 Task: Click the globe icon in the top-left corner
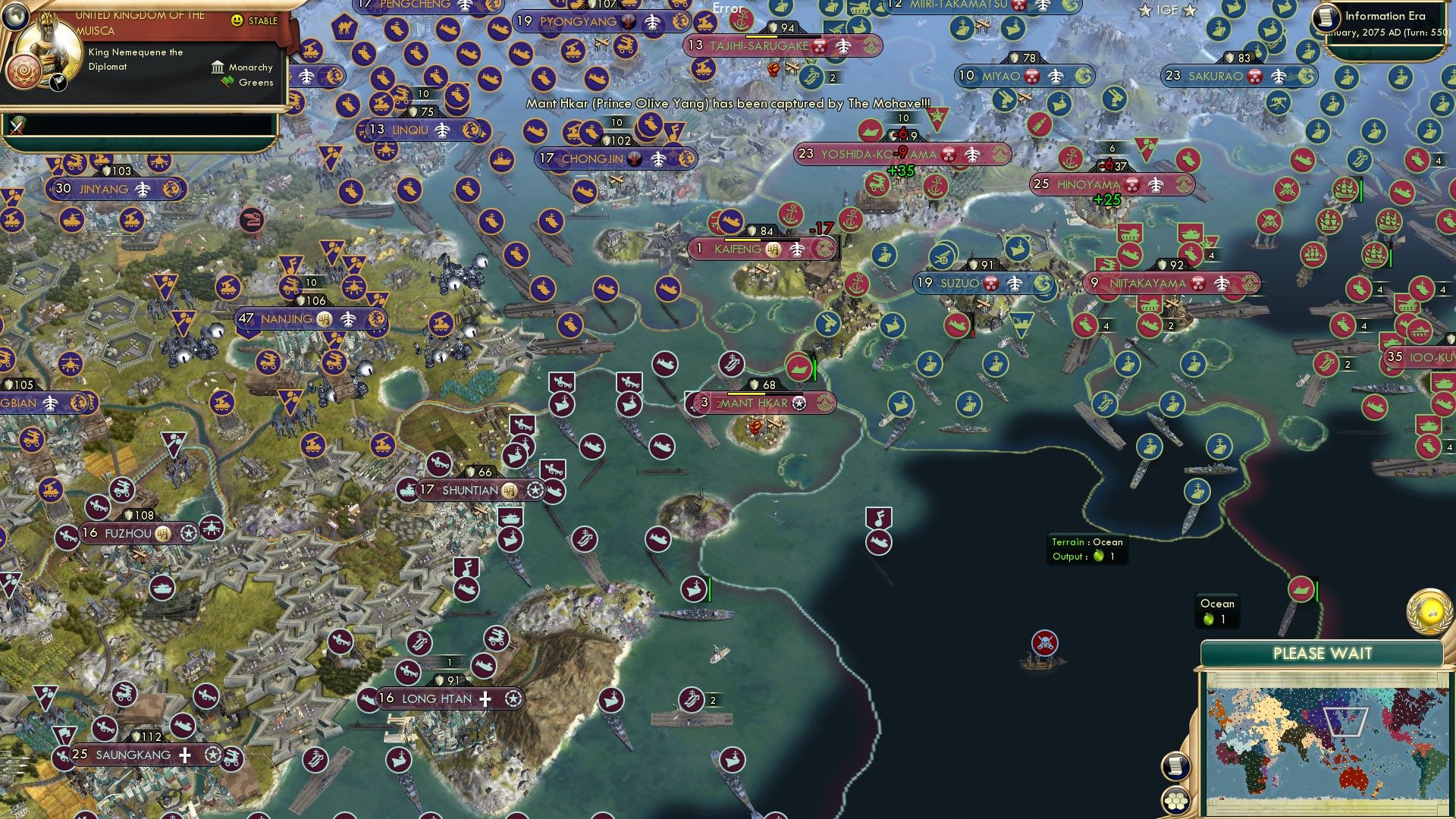click(16, 17)
